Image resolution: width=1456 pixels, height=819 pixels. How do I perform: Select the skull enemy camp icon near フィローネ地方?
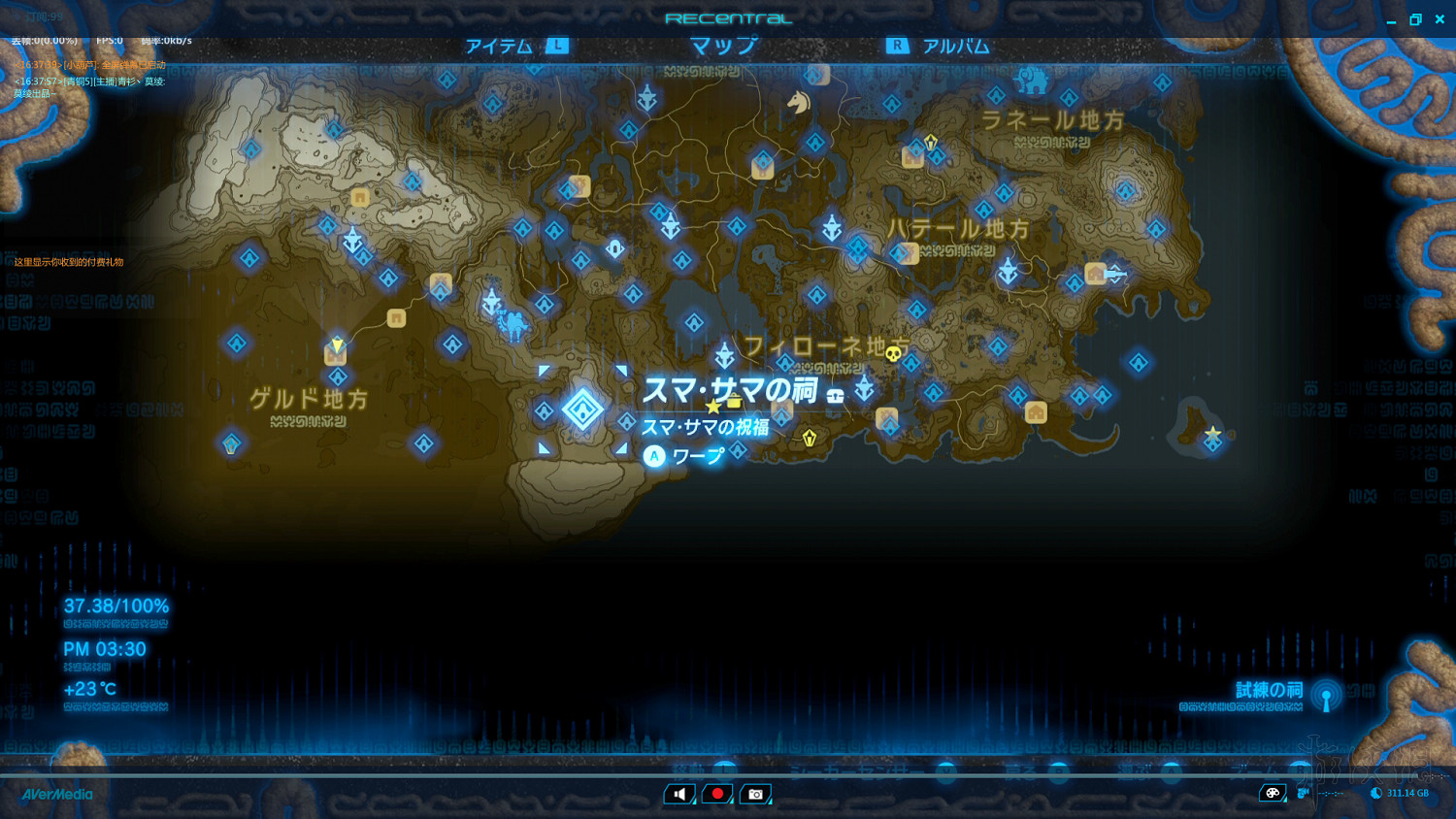click(x=893, y=354)
